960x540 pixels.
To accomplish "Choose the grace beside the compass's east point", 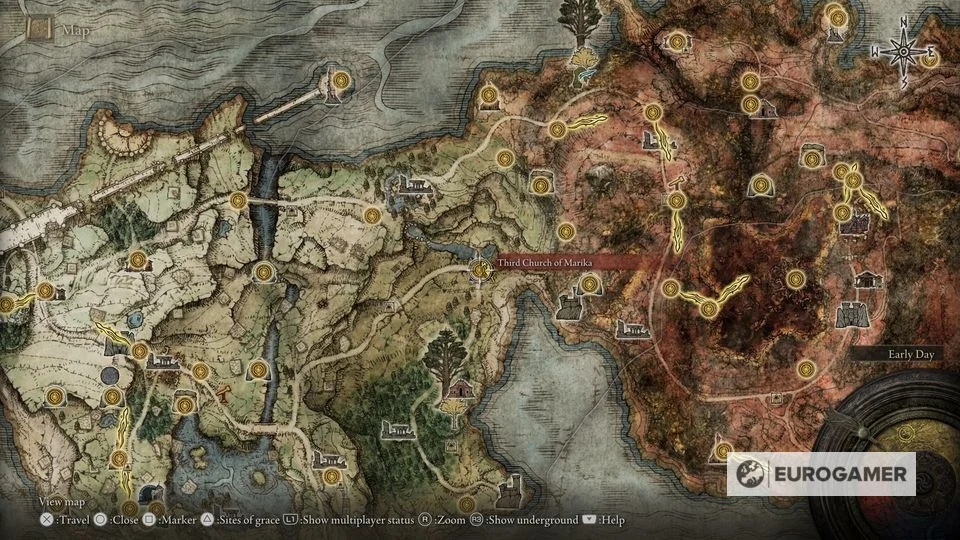I will pos(931,58).
